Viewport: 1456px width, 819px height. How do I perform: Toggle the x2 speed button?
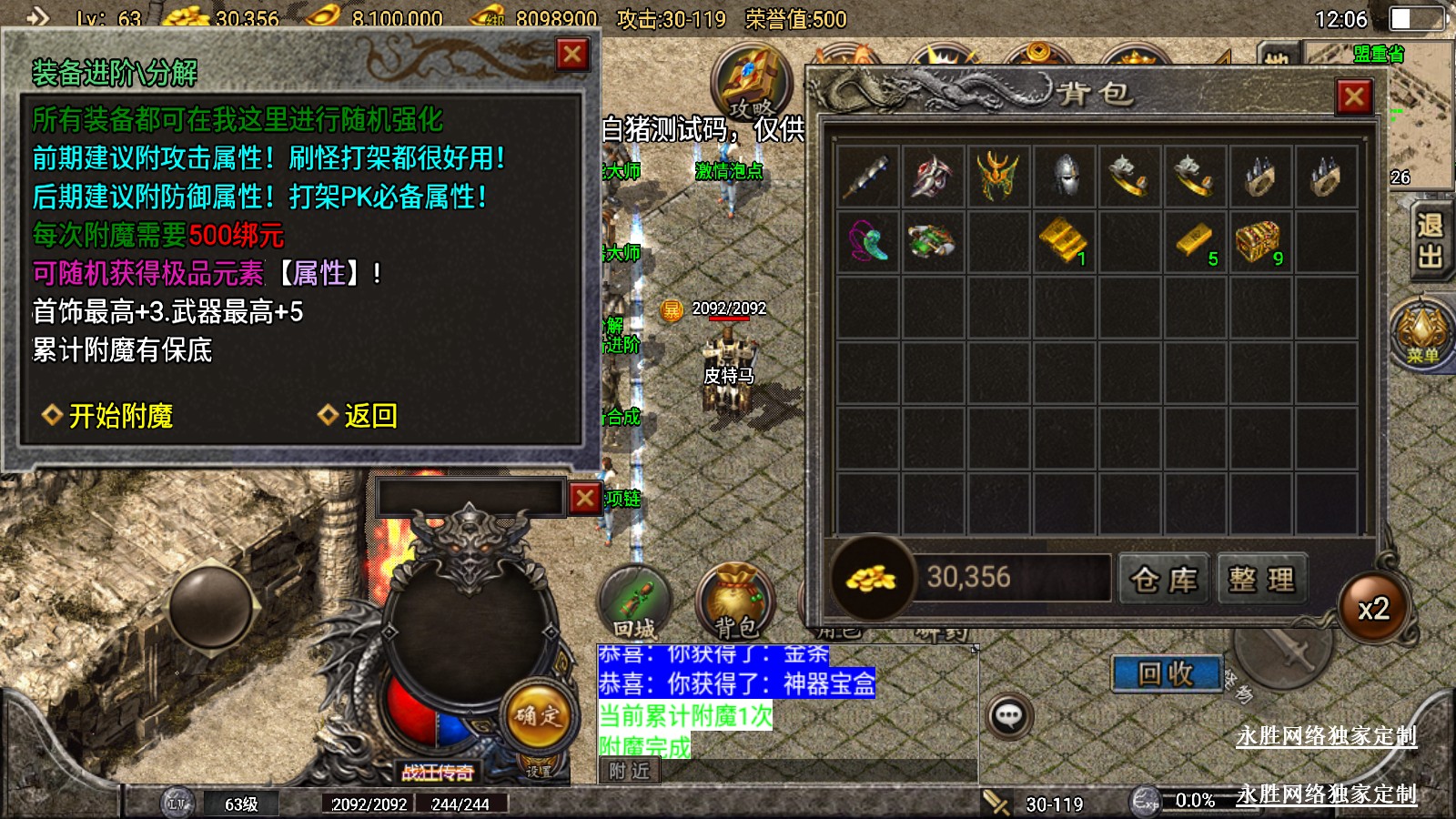(1373, 609)
